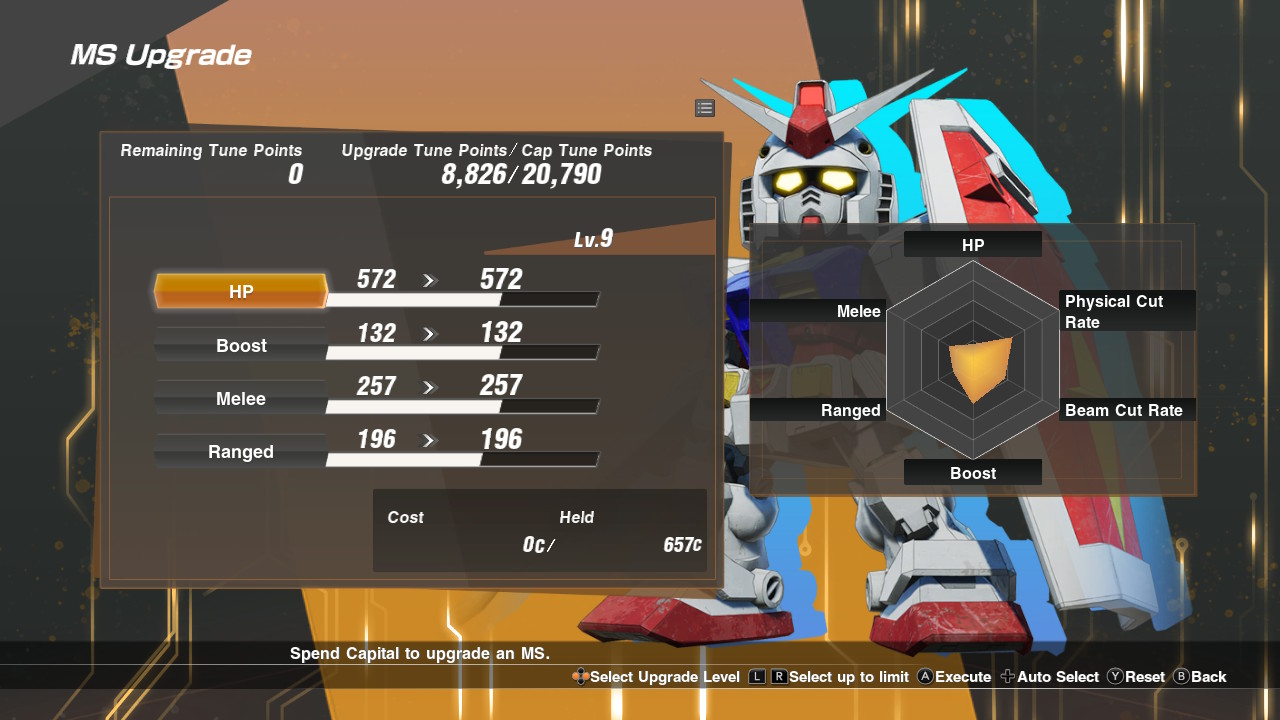Select the Melee upgrade stat row

click(x=240, y=399)
